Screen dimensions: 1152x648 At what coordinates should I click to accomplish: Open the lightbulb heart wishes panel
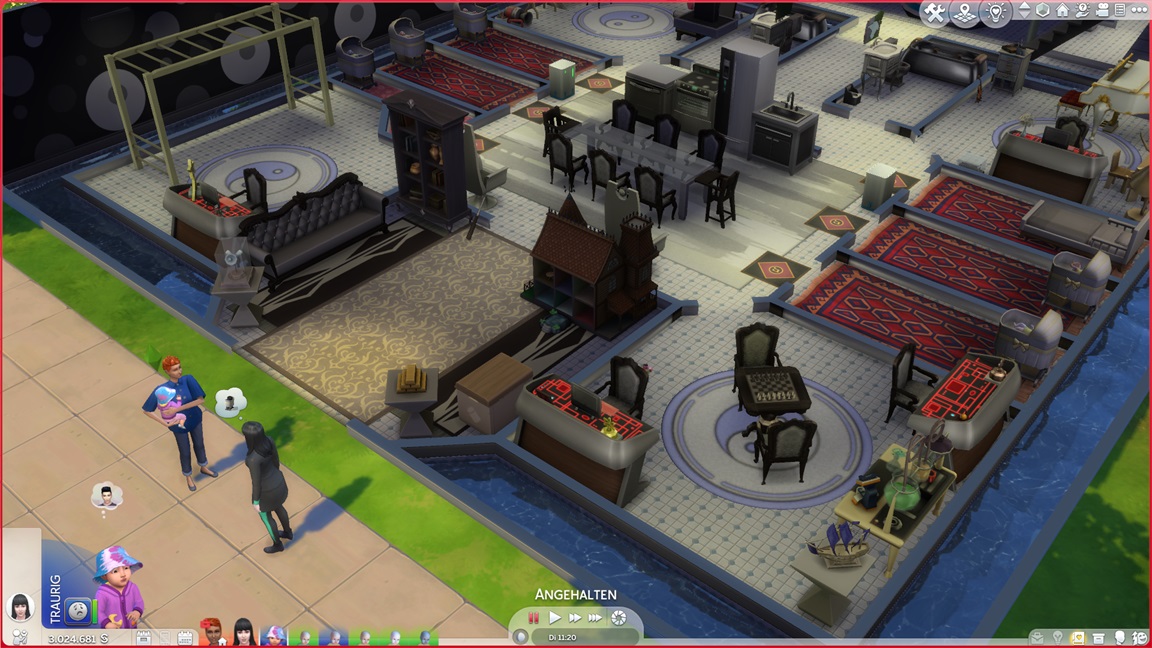pyautogui.click(x=995, y=13)
